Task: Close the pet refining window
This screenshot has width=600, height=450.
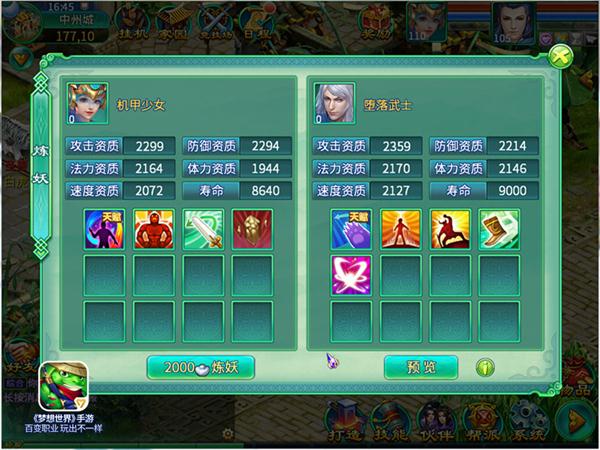Action: tap(561, 56)
